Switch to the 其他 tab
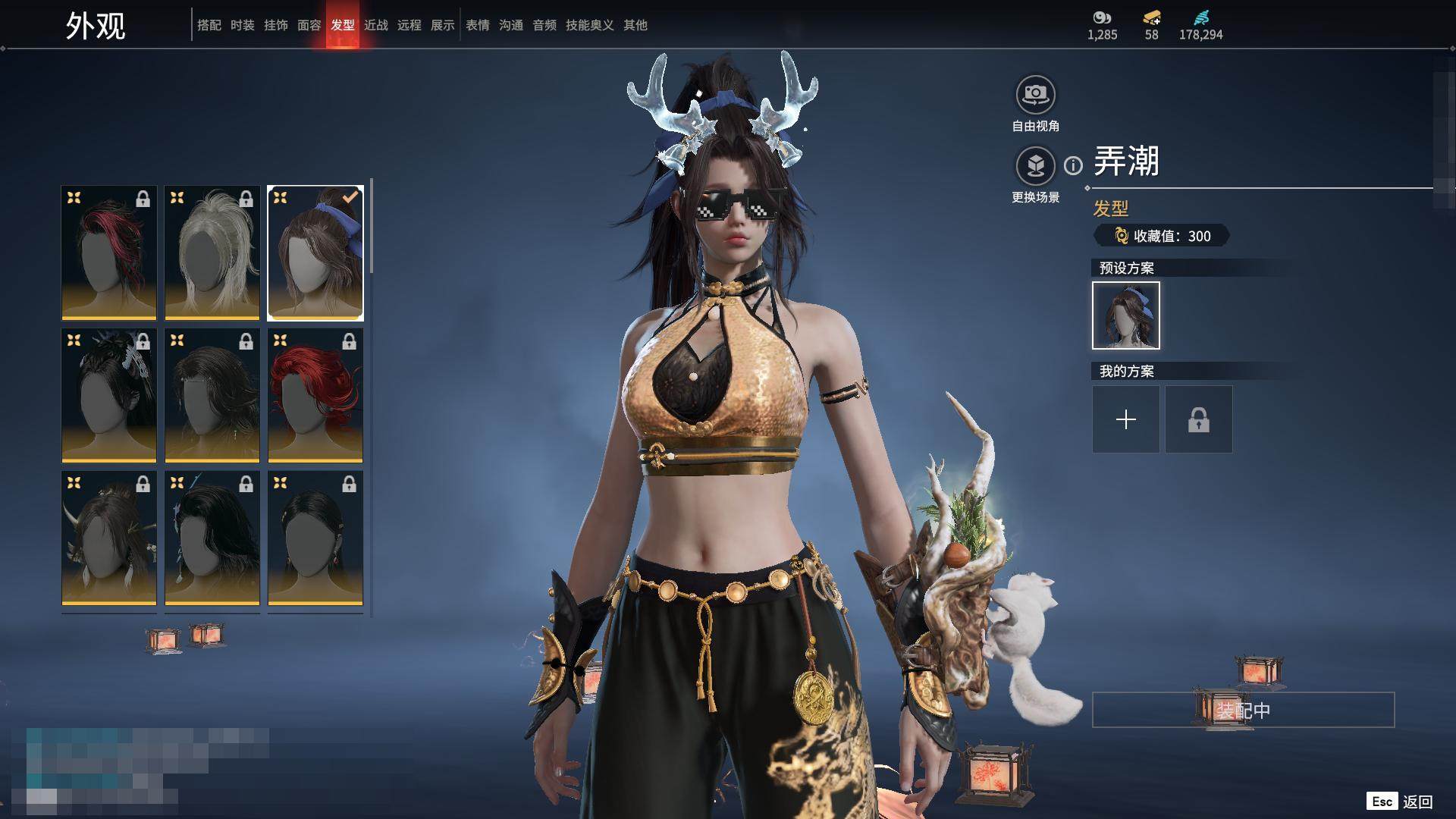The image size is (1456, 819). pyautogui.click(x=635, y=25)
